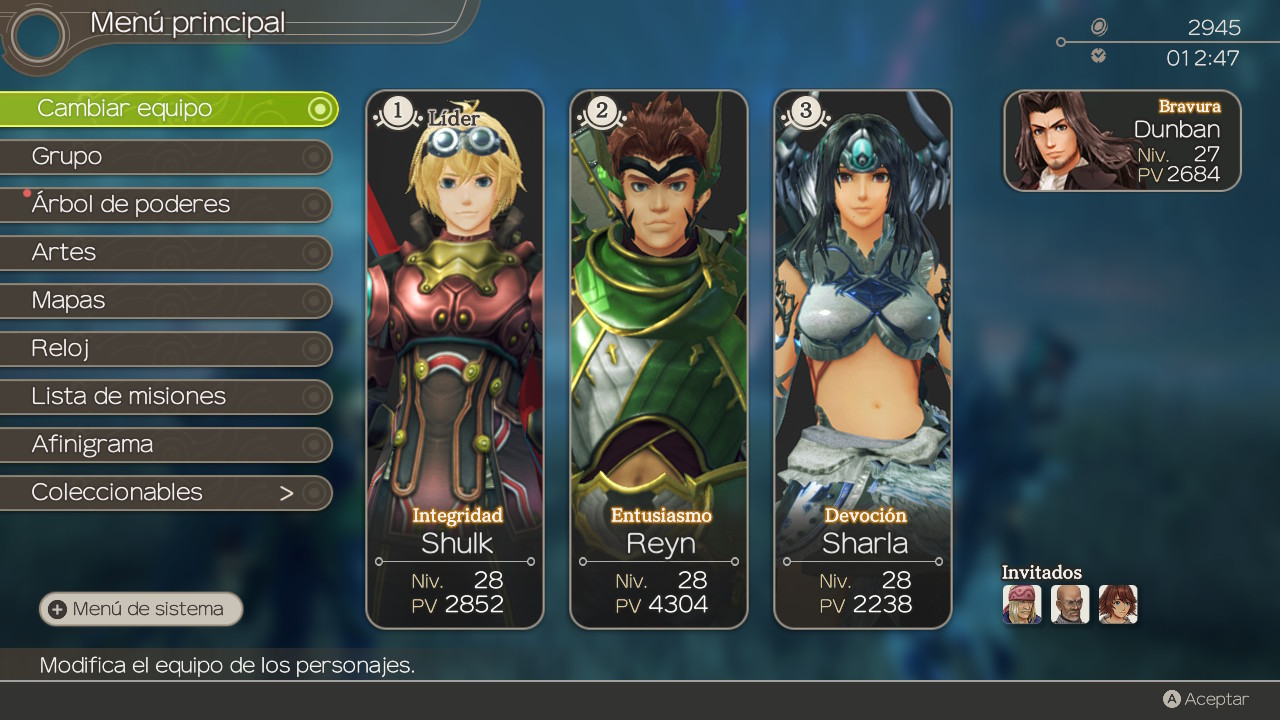This screenshot has height=720, width=1280.
Task: Select Shulk's party leader card
Action: 455,360
